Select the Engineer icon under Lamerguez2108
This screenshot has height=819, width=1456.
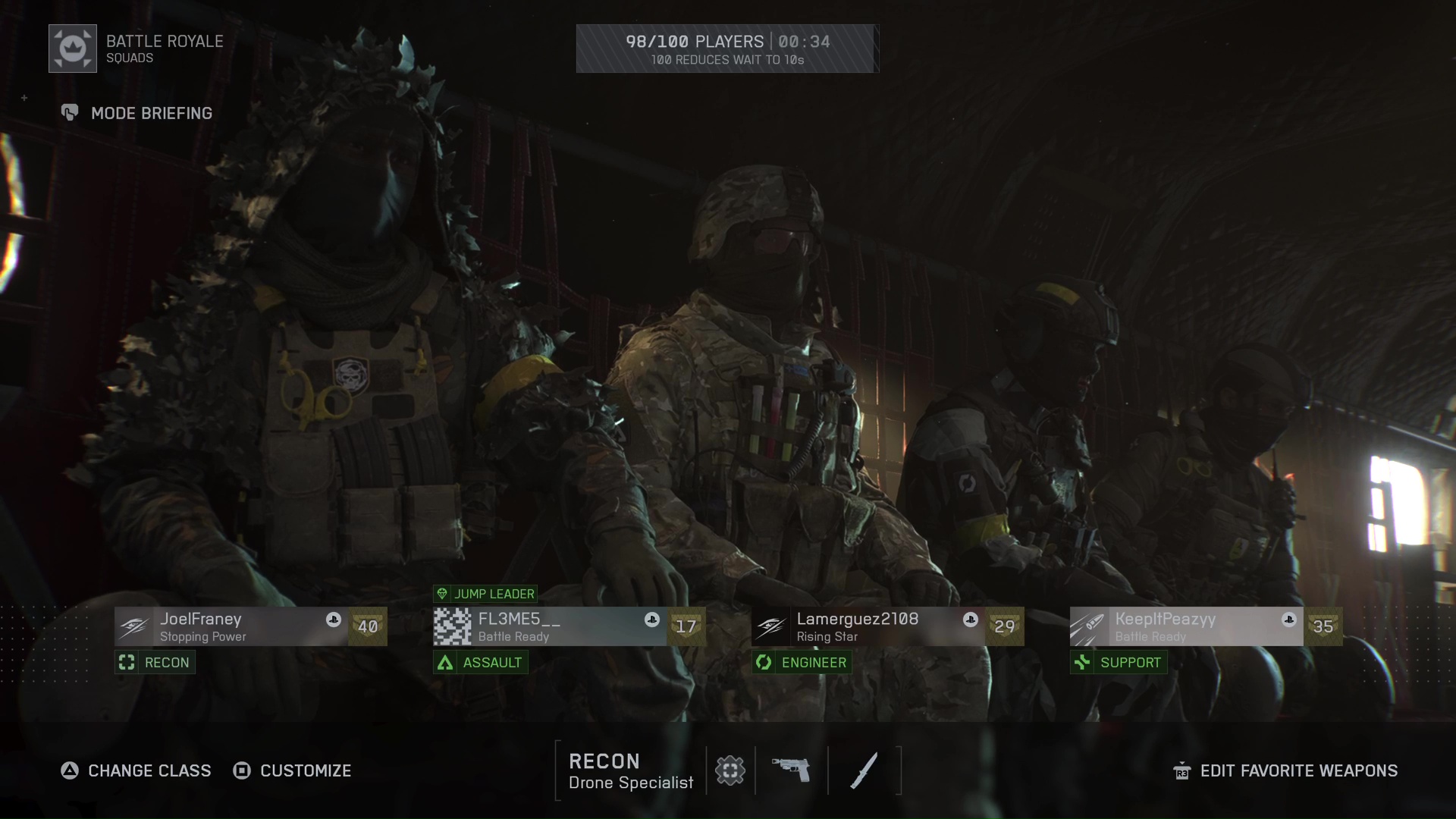(x=766, y=662)
